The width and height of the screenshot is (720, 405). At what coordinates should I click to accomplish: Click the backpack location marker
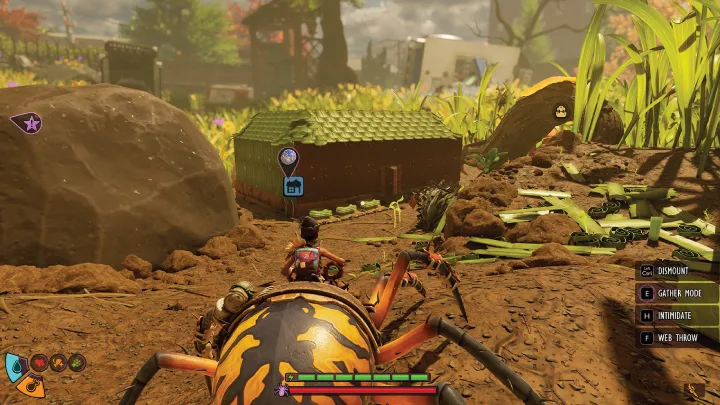[x=561, y=112]
